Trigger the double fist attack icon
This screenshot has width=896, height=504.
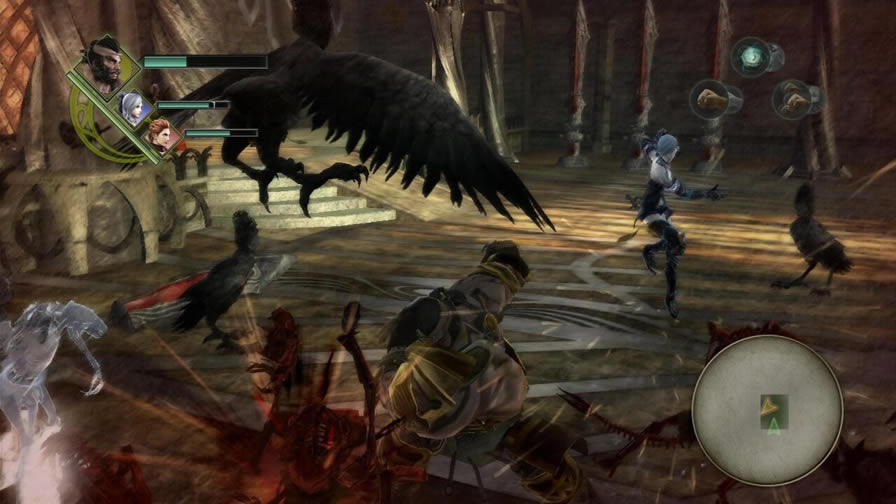tap(791, 99)
